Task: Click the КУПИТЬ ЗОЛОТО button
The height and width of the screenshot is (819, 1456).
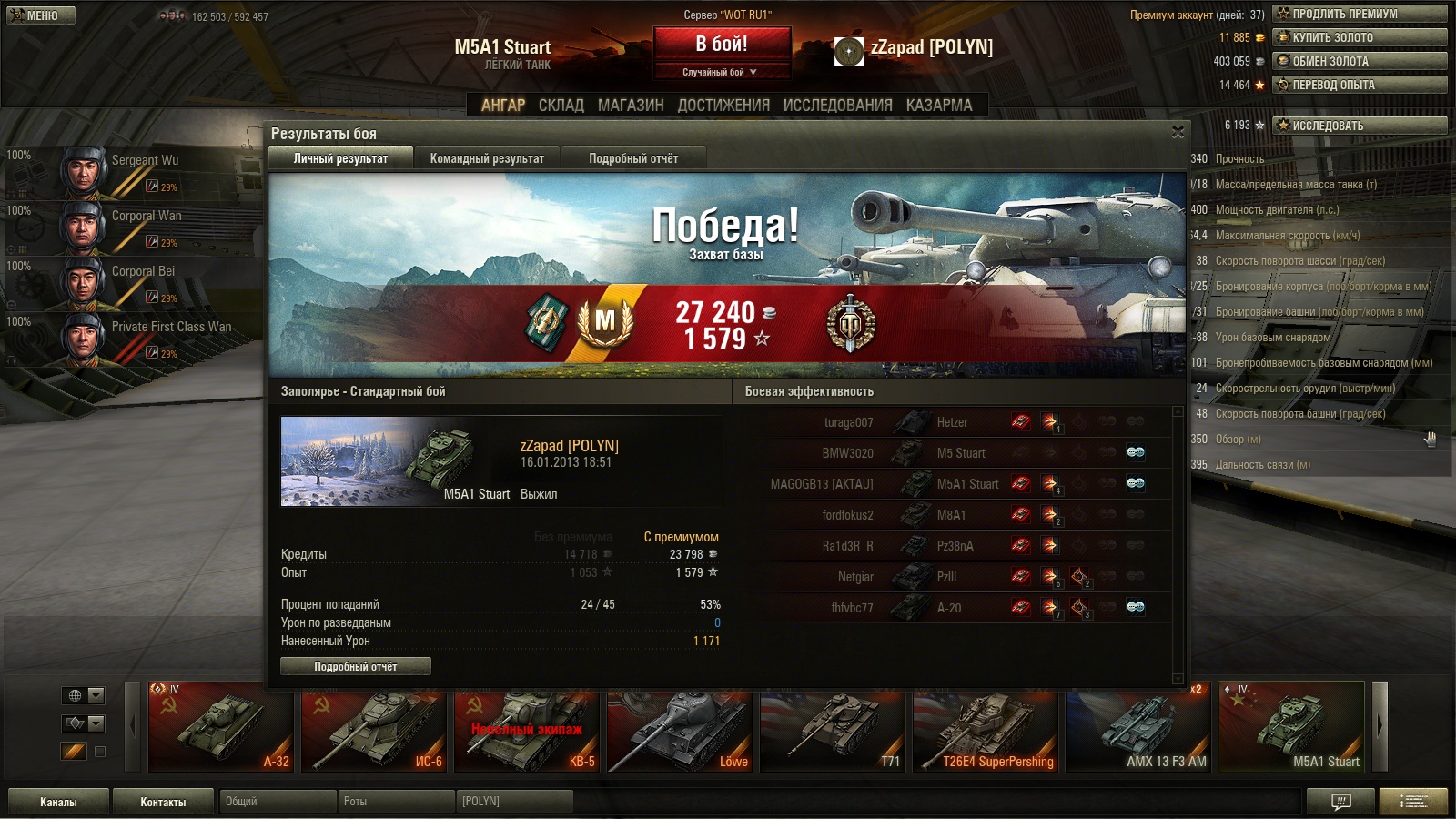Action: coord(1360,37)
